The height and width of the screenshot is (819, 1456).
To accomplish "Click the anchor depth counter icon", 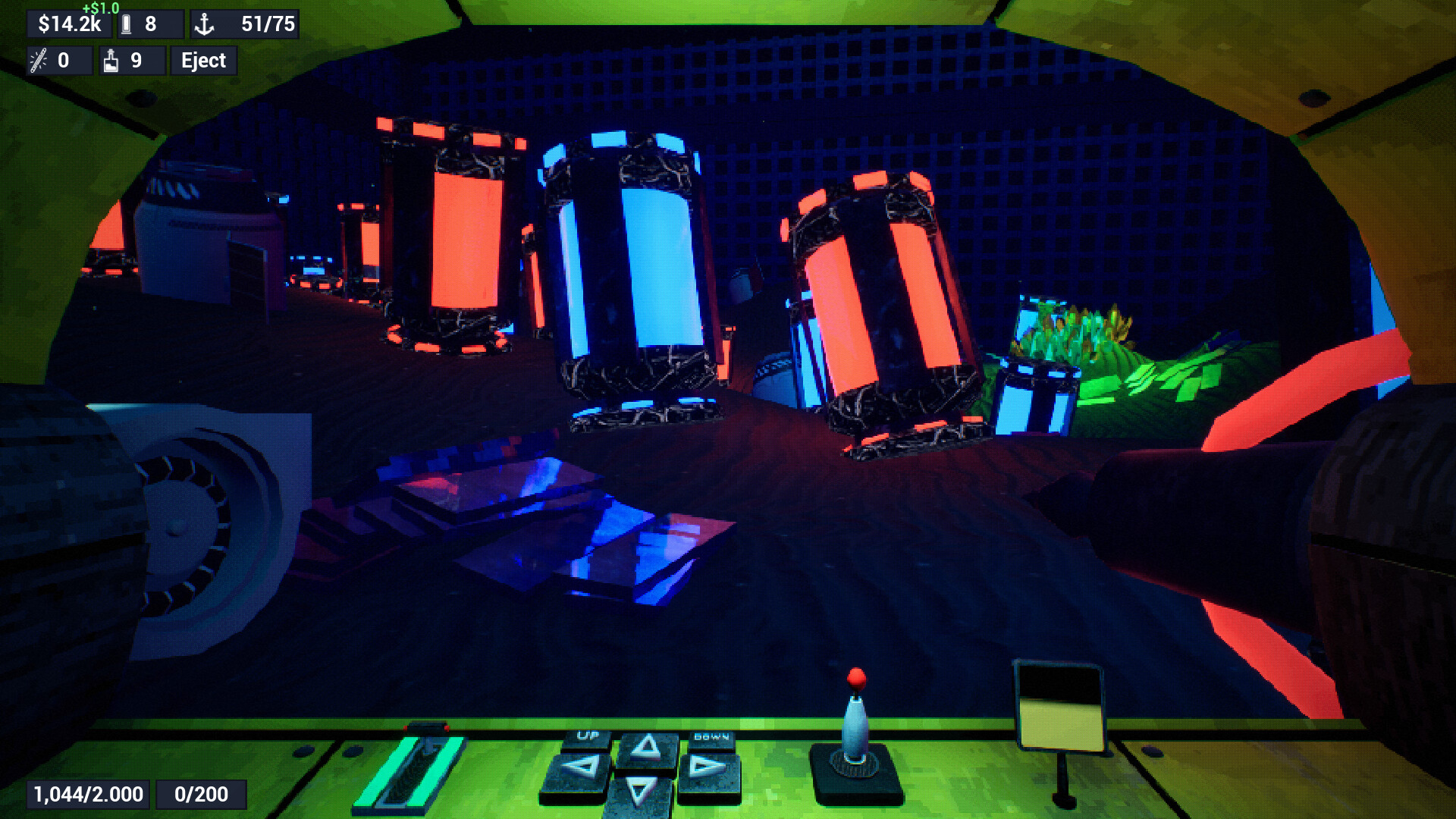I will [x=205, y=23].
